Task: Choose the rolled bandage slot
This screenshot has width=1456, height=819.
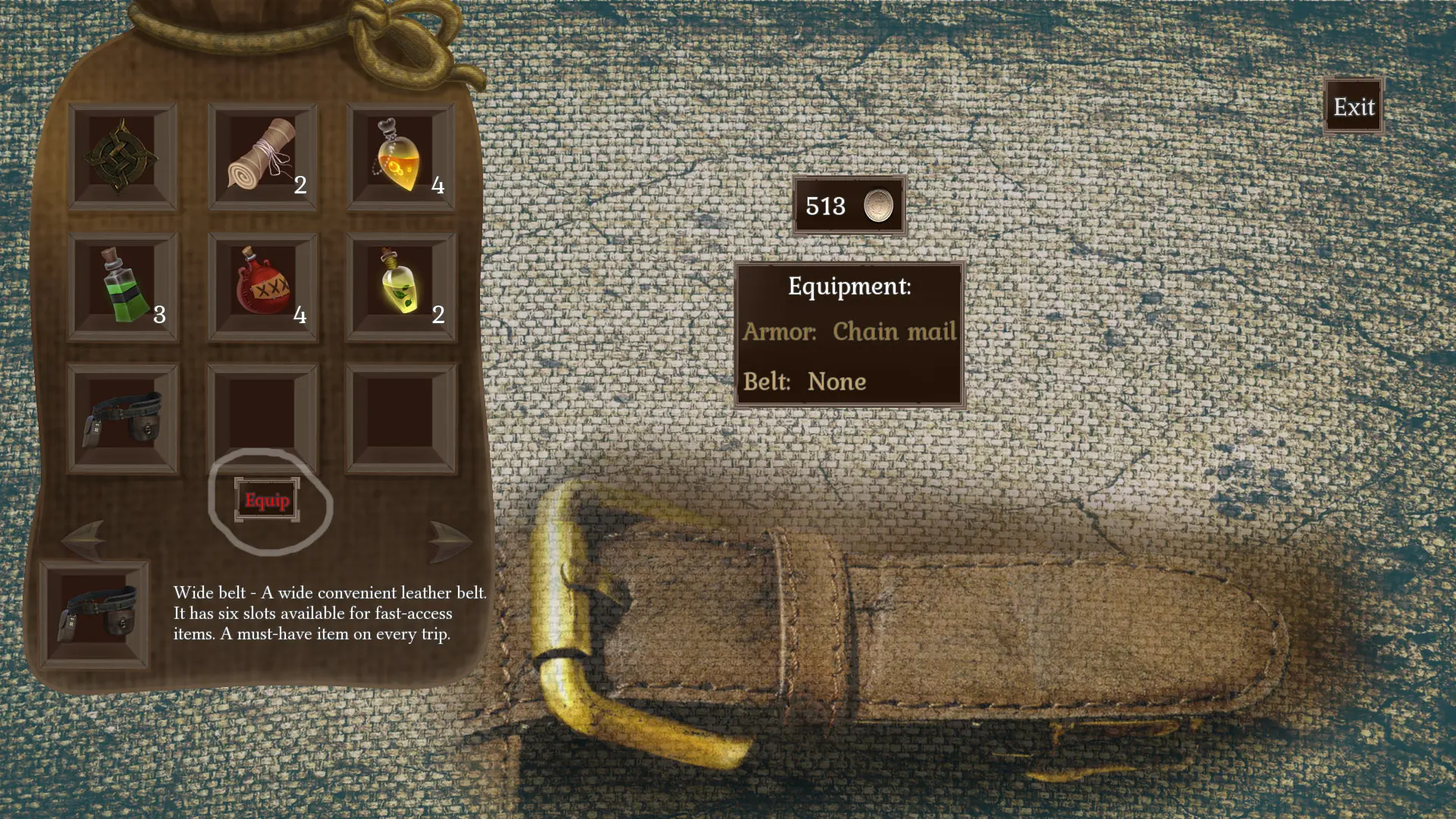Action: tap(262, 157)
